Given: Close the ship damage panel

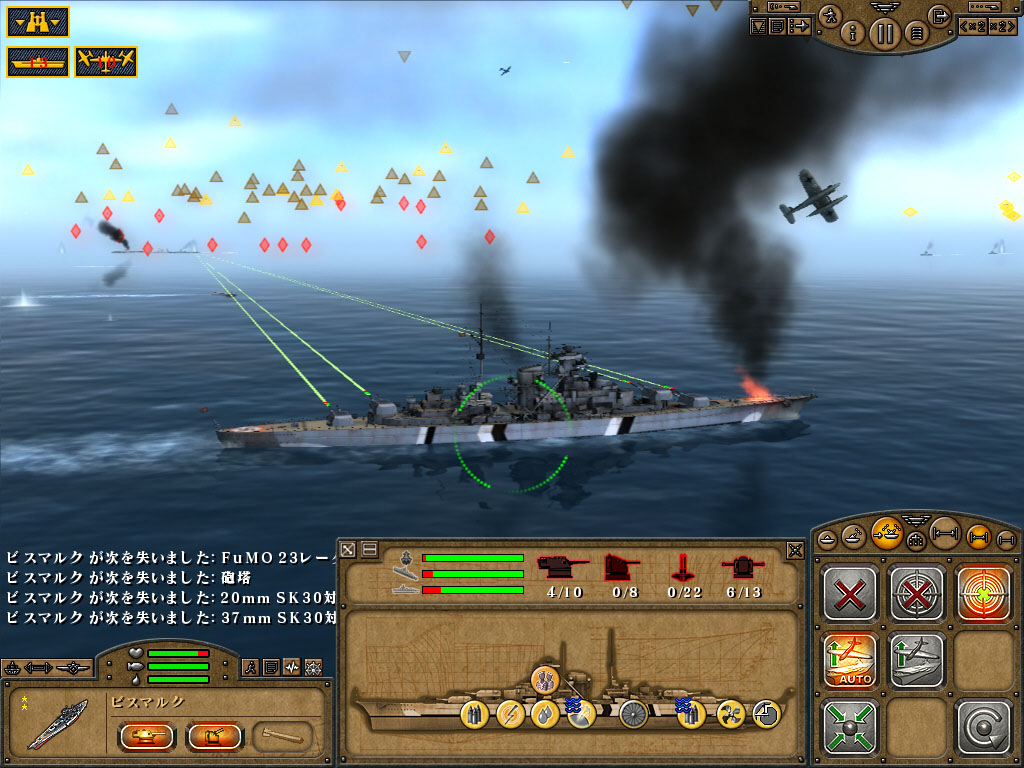Looking at the screenshot, I should [x=795, y=549].
